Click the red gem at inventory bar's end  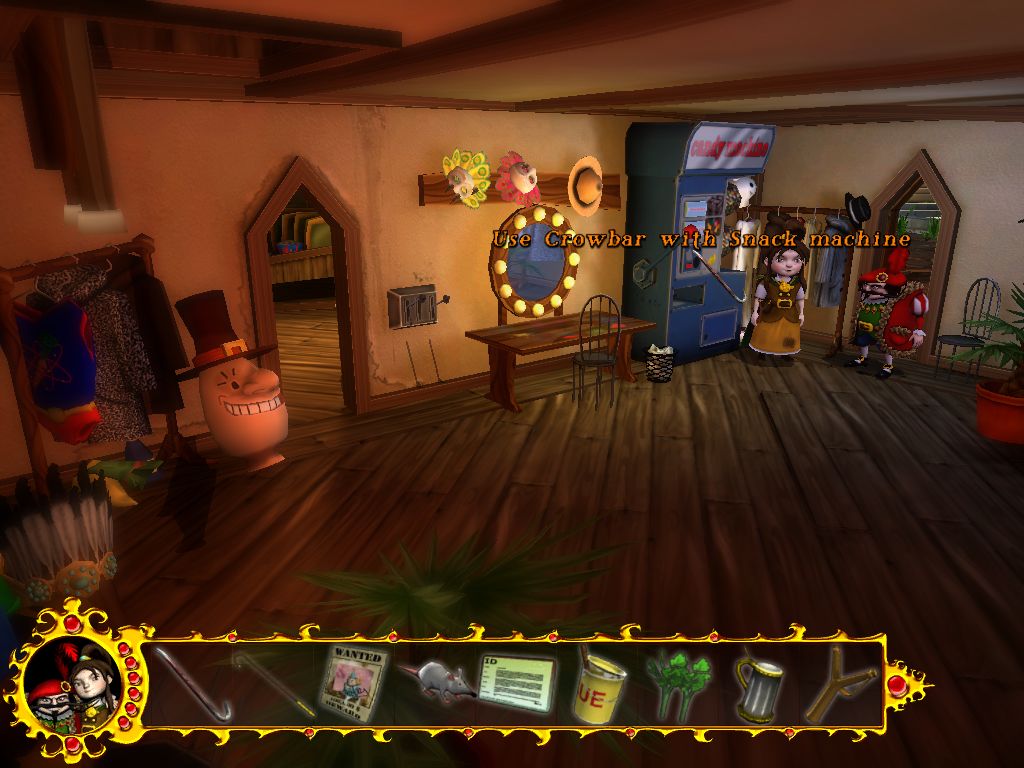pos(897,684)
